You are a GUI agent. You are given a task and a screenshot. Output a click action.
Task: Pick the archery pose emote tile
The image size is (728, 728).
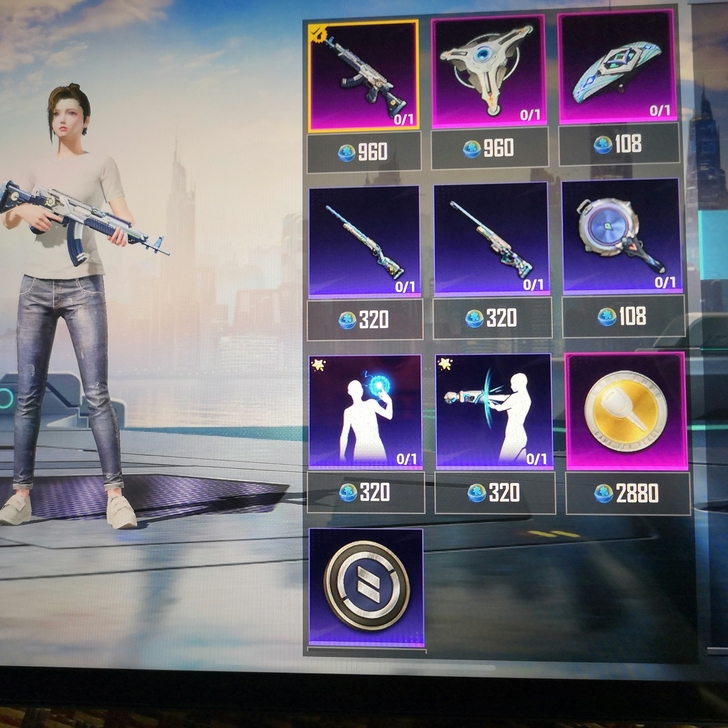tap(493, 410)
